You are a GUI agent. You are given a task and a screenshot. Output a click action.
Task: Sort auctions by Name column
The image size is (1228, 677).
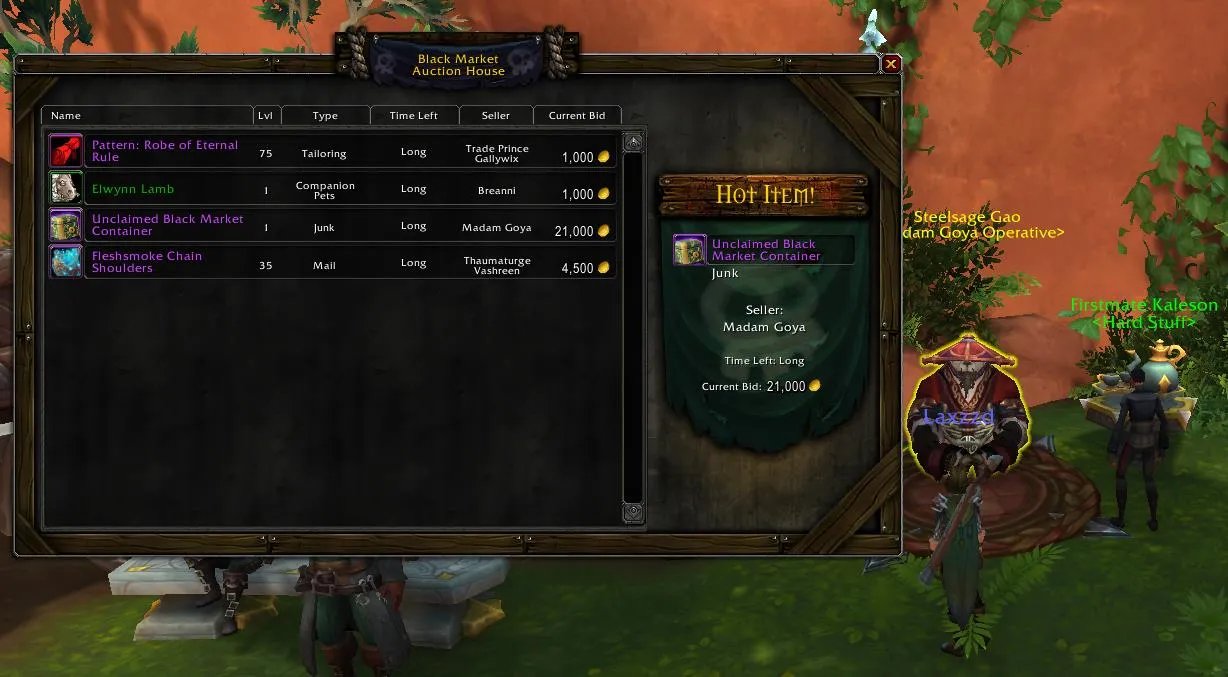pos(147,115)
